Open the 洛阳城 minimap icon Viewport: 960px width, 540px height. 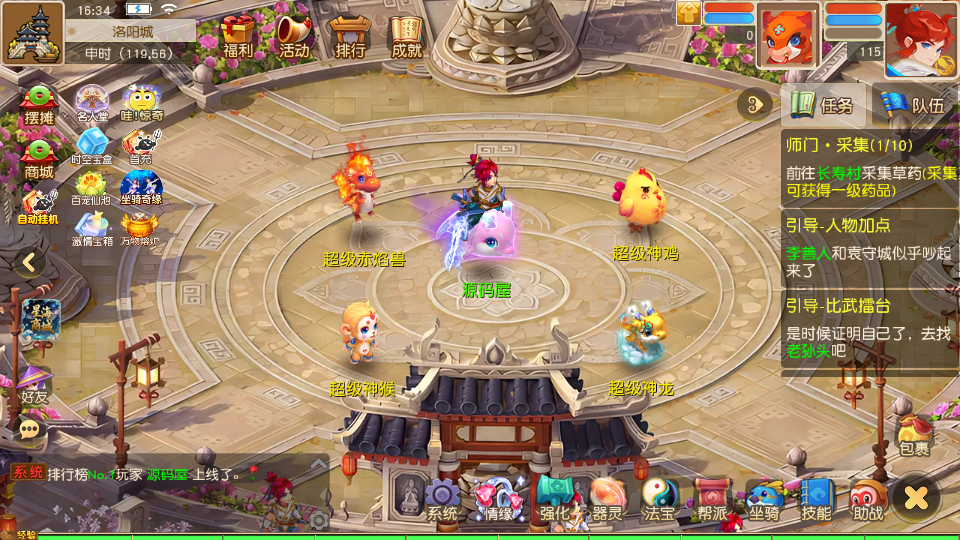[x=33, y=32]
